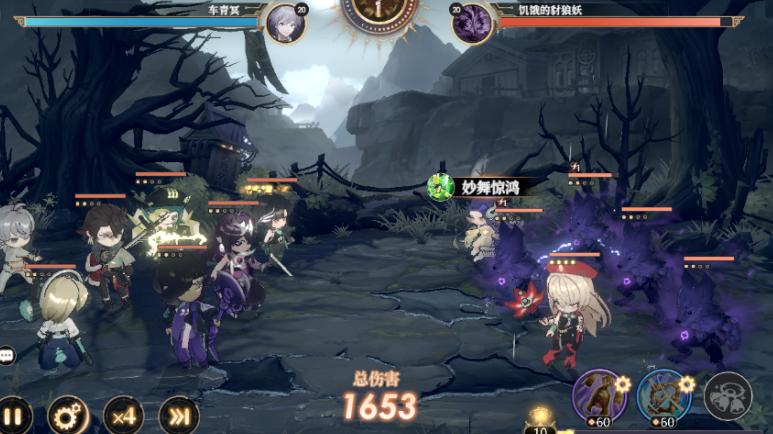773x434 pixels.
Task: Tap the greyed-out bells skill icon
Action: tap(727, 395)
